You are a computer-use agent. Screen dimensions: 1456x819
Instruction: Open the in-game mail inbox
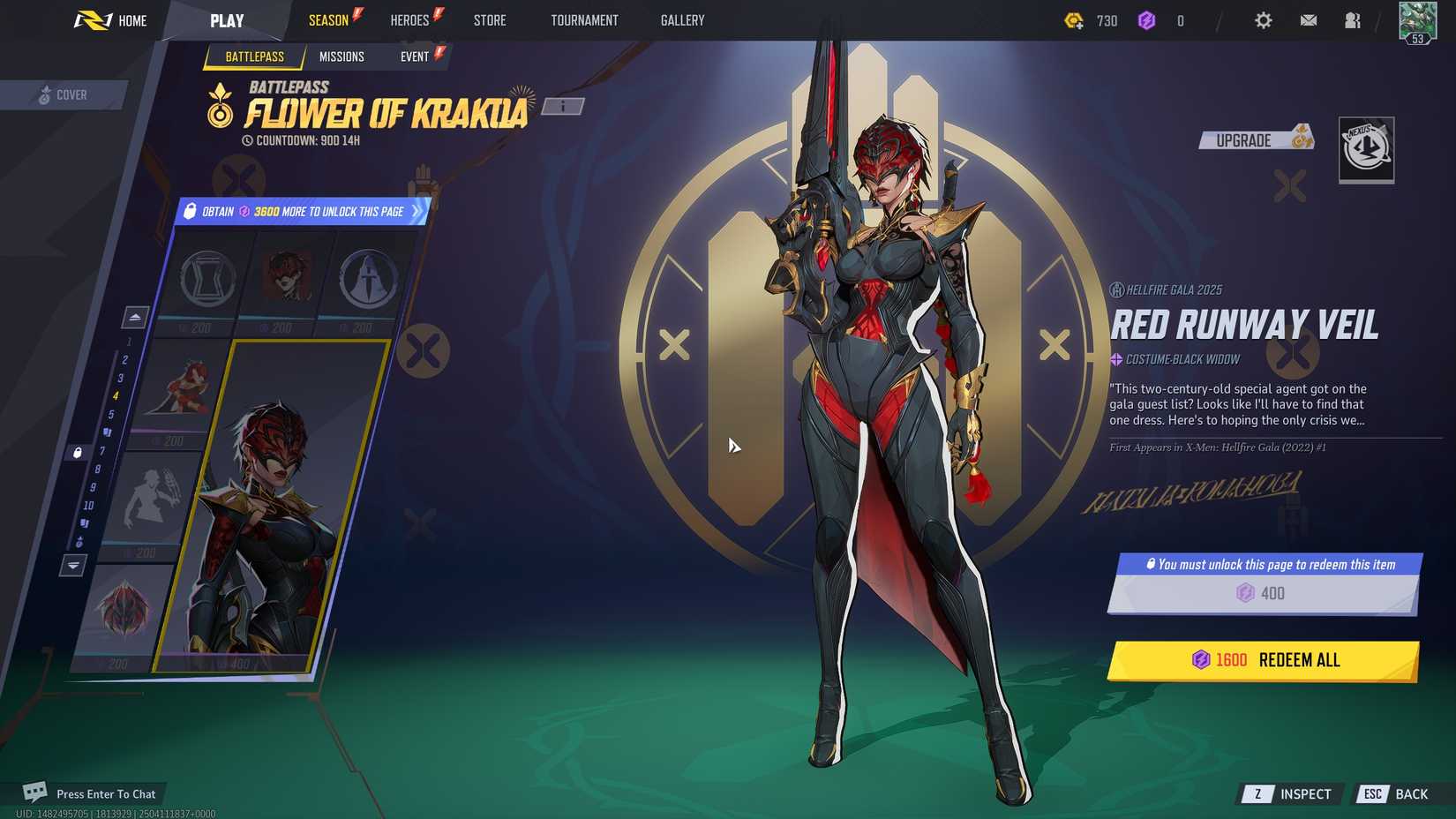[x=1309, y=20]
